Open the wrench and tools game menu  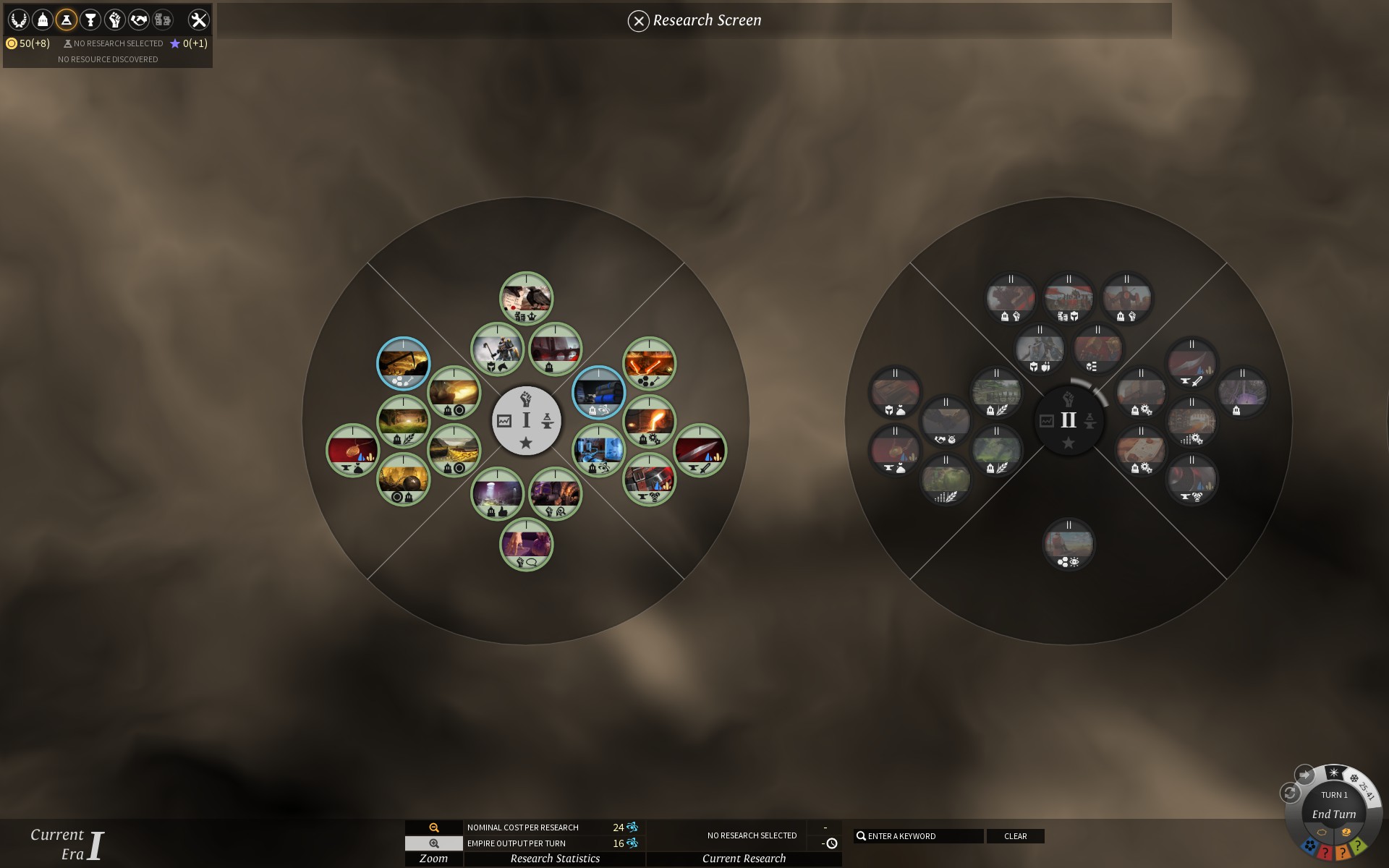(x=198, y=20)
